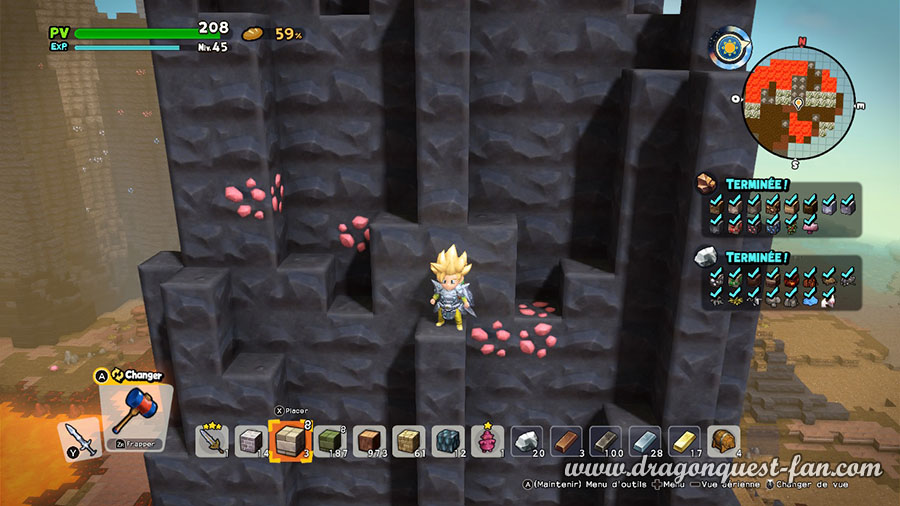Click the sun weather indicator icon
The image size is (900, 506).
(729, 46)
